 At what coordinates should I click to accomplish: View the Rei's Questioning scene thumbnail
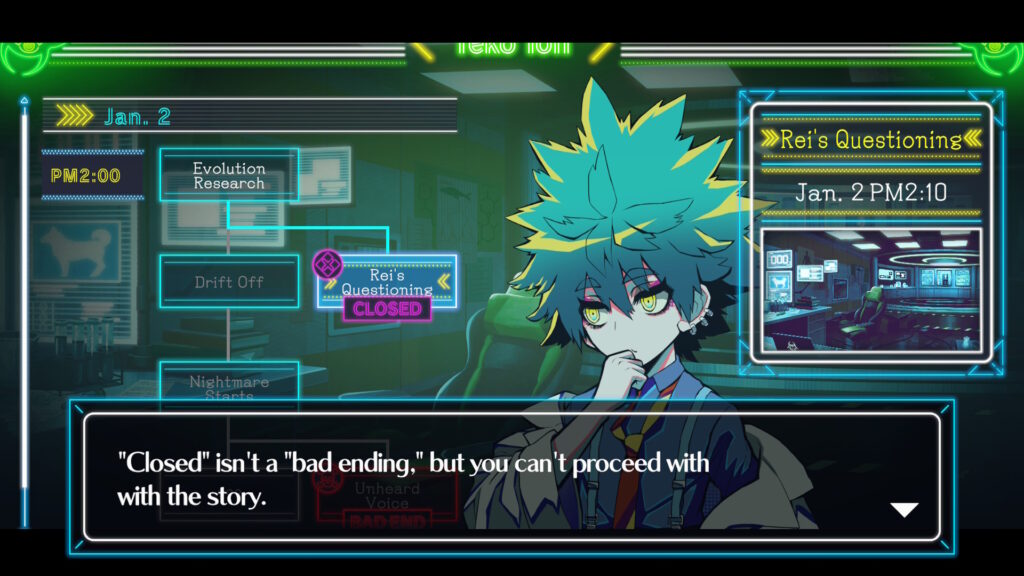pyautogui.click(x=871, y=291)
